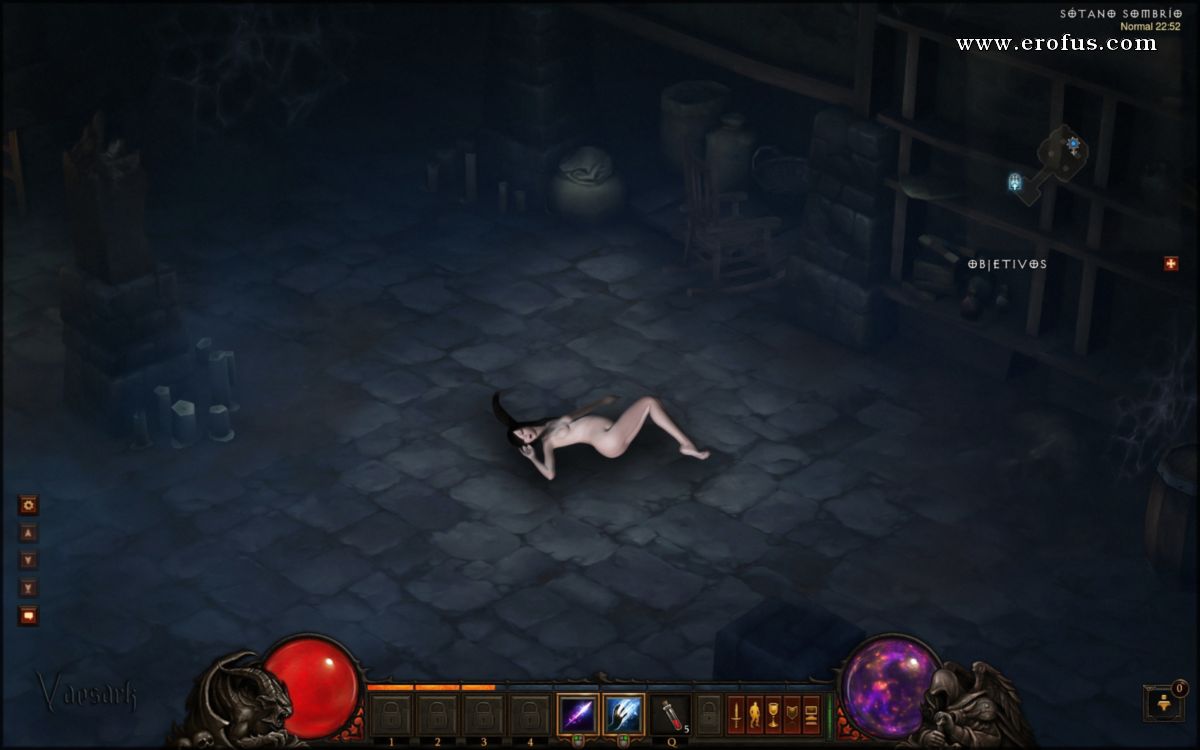Open the character inventory figure button
This screenshot has height=750, width=1200.
(754, 714)
